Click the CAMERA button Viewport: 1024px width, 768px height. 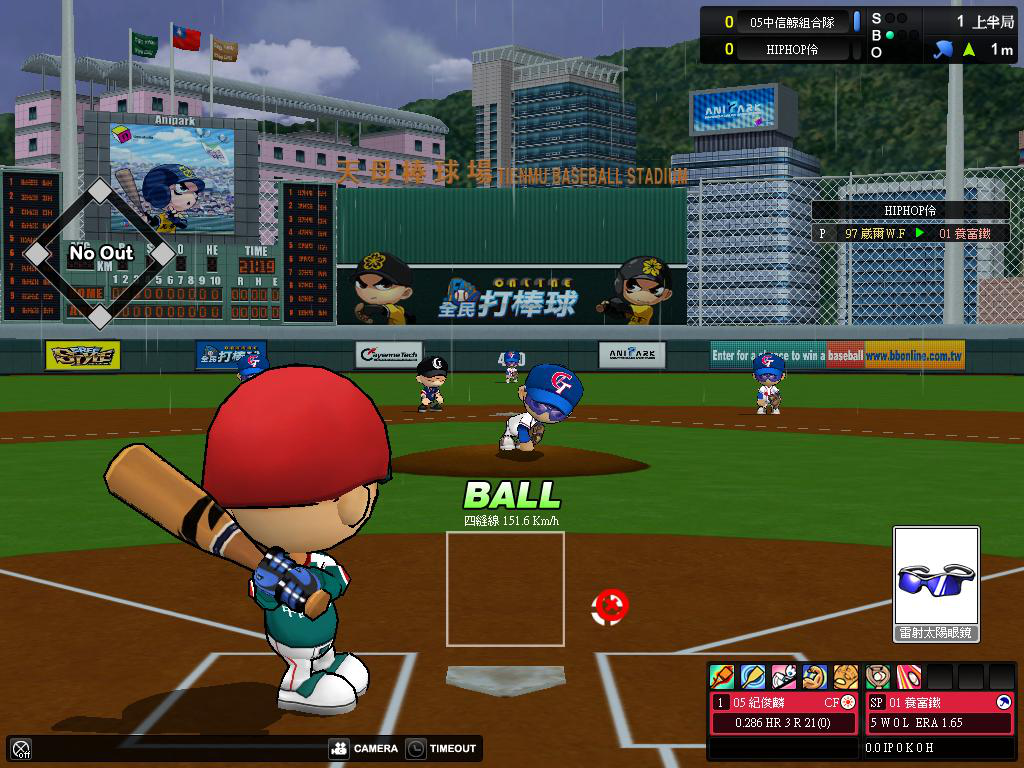tap(363, 748)
